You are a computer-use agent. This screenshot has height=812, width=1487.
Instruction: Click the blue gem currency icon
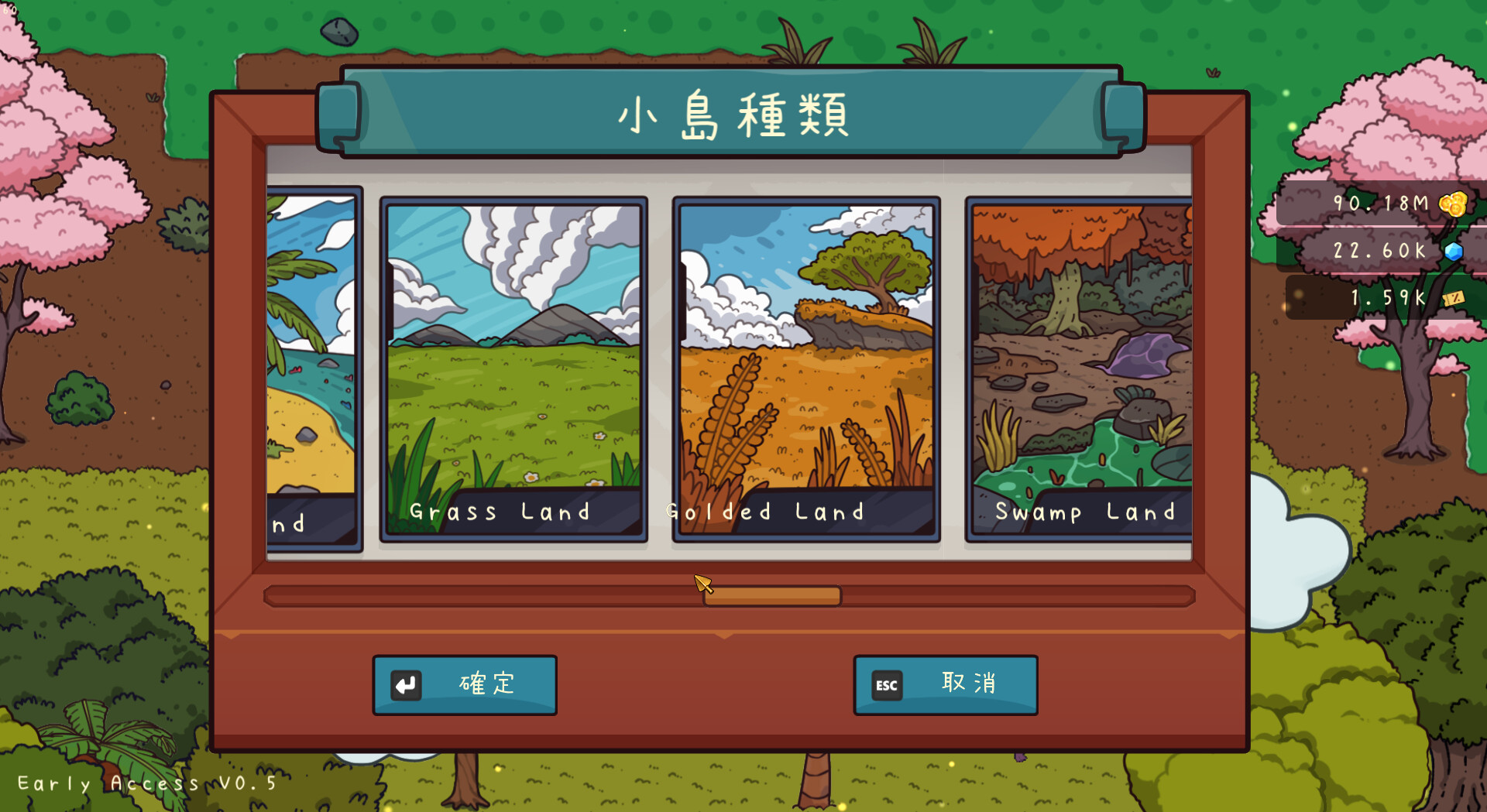click(1454, 250)
